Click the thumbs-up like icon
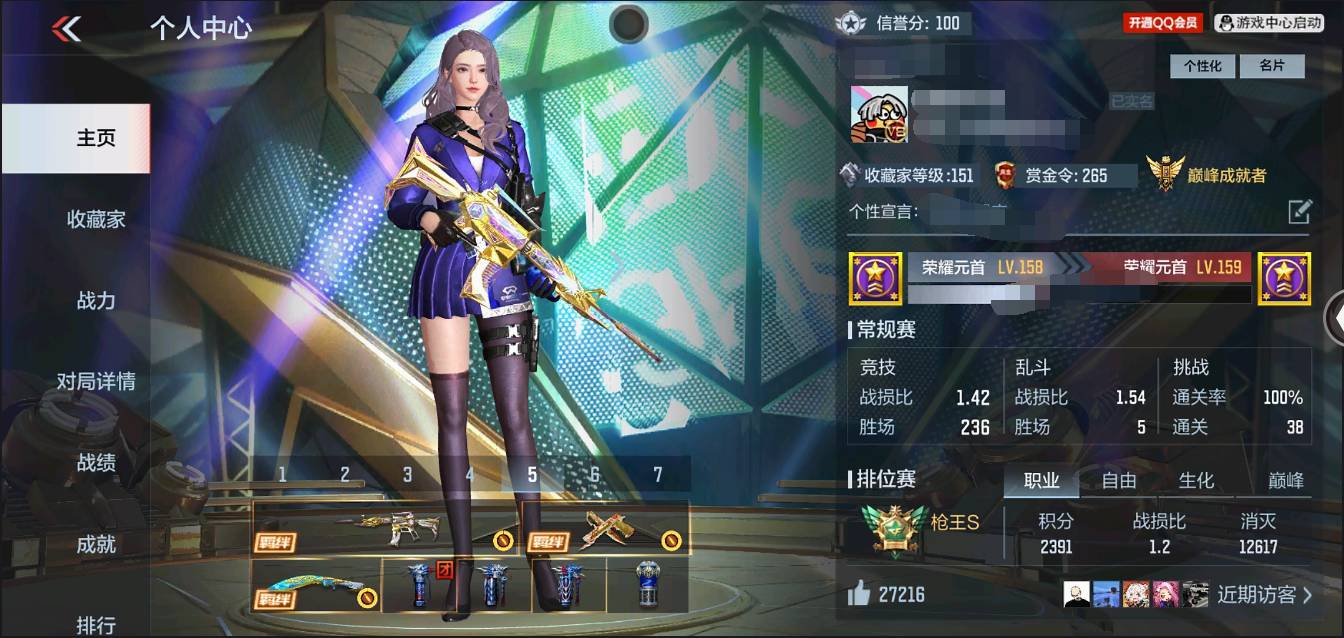1344x638 pixels. tap(859, 595)
